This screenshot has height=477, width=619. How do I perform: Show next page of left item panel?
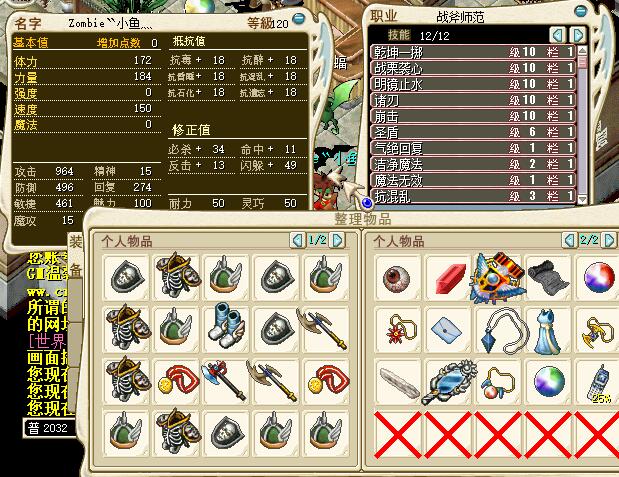[338, 240]
